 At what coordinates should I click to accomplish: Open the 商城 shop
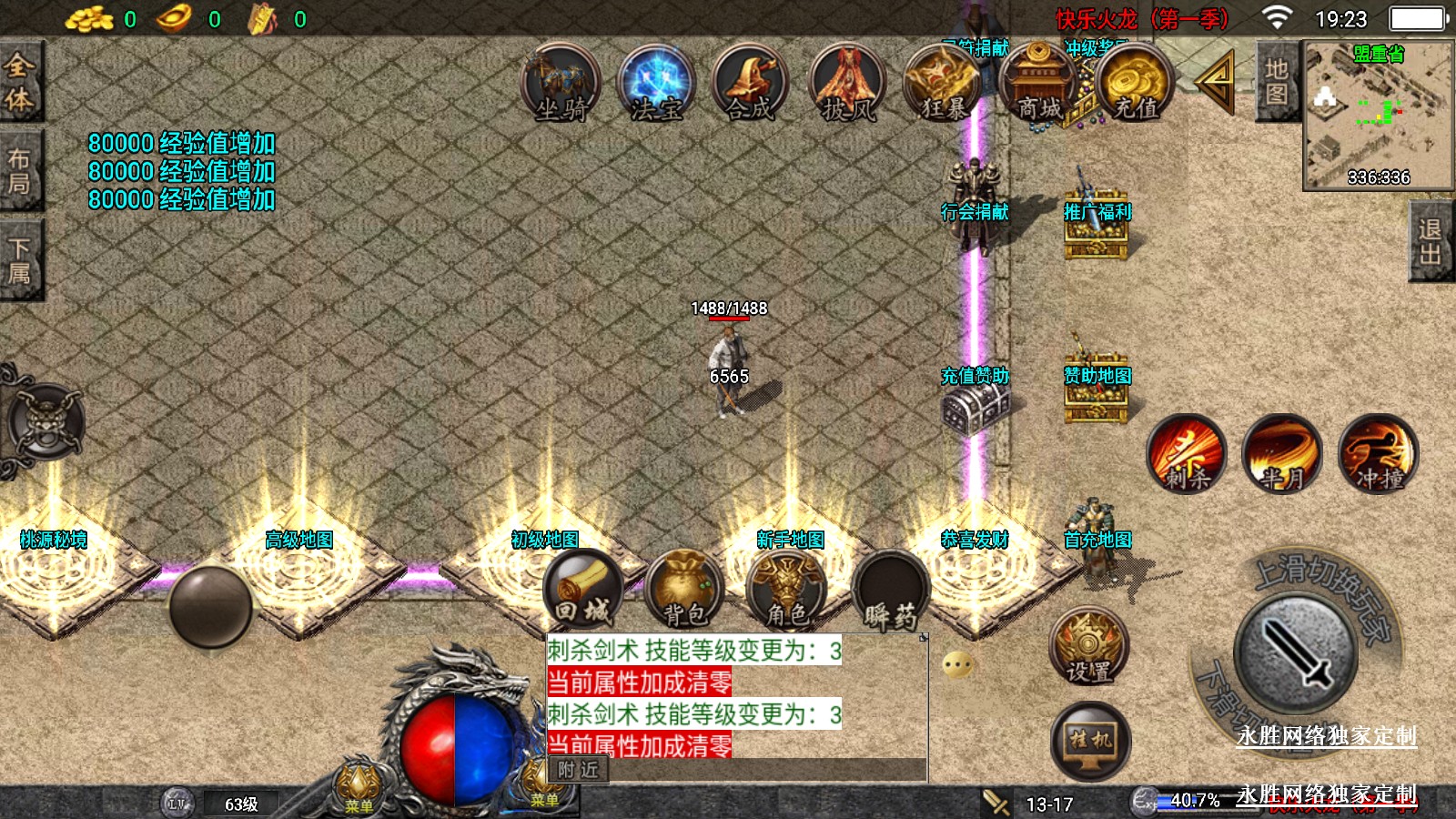[x=1038, y=84]
